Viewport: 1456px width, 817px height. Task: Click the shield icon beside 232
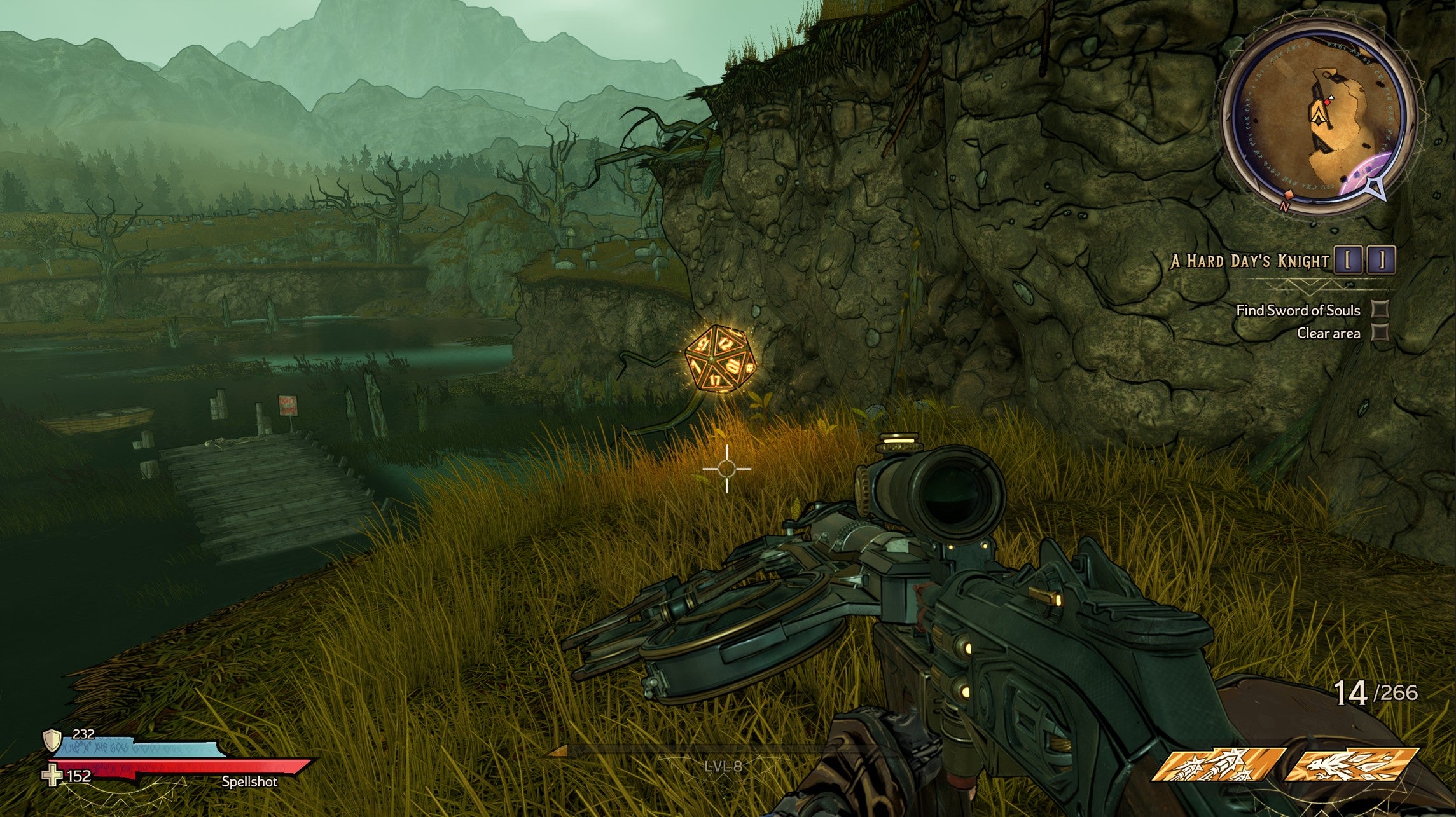pos(52,739)
